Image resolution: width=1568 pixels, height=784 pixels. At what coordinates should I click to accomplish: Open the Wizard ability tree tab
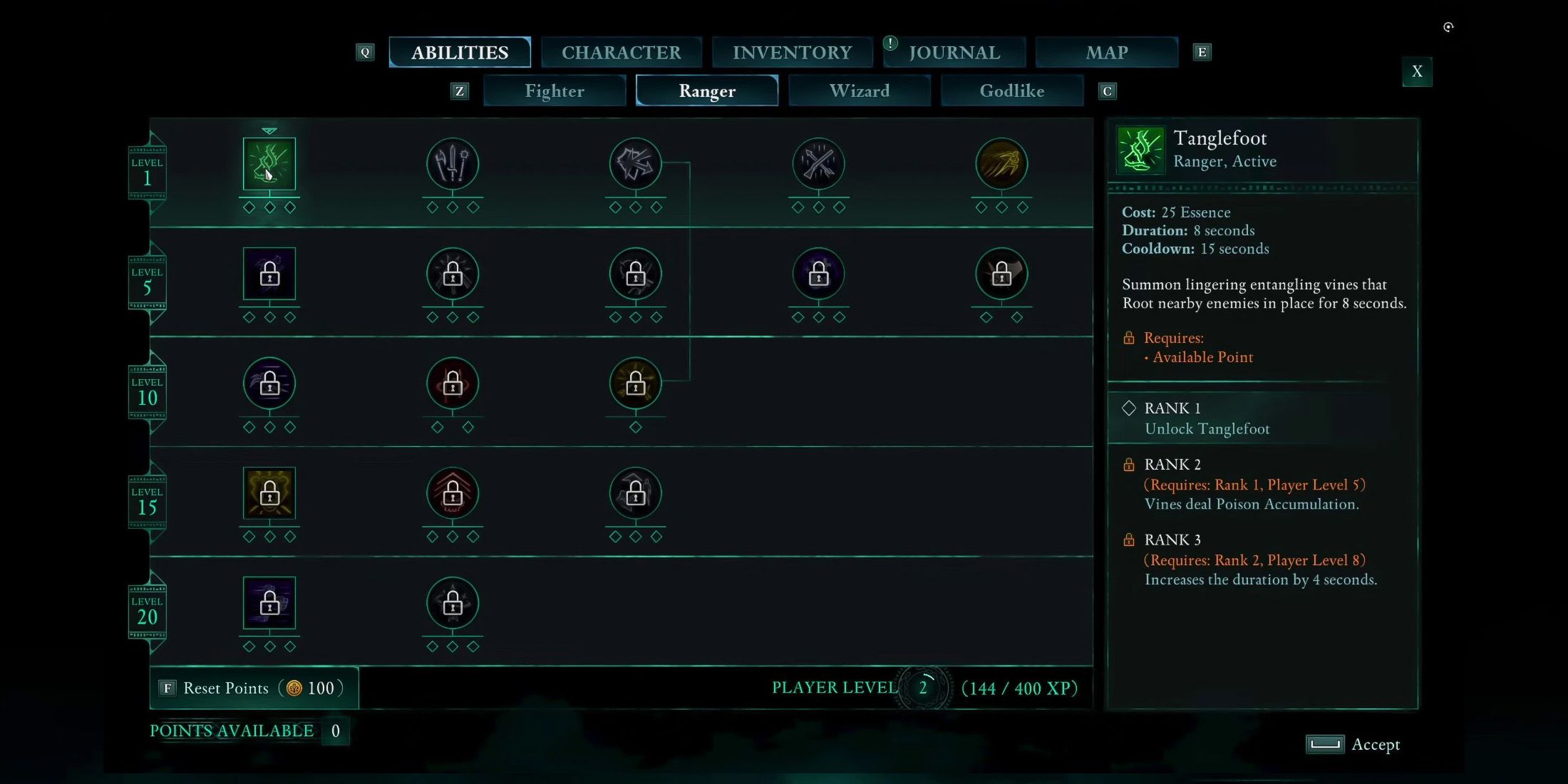tap(860, 91)
